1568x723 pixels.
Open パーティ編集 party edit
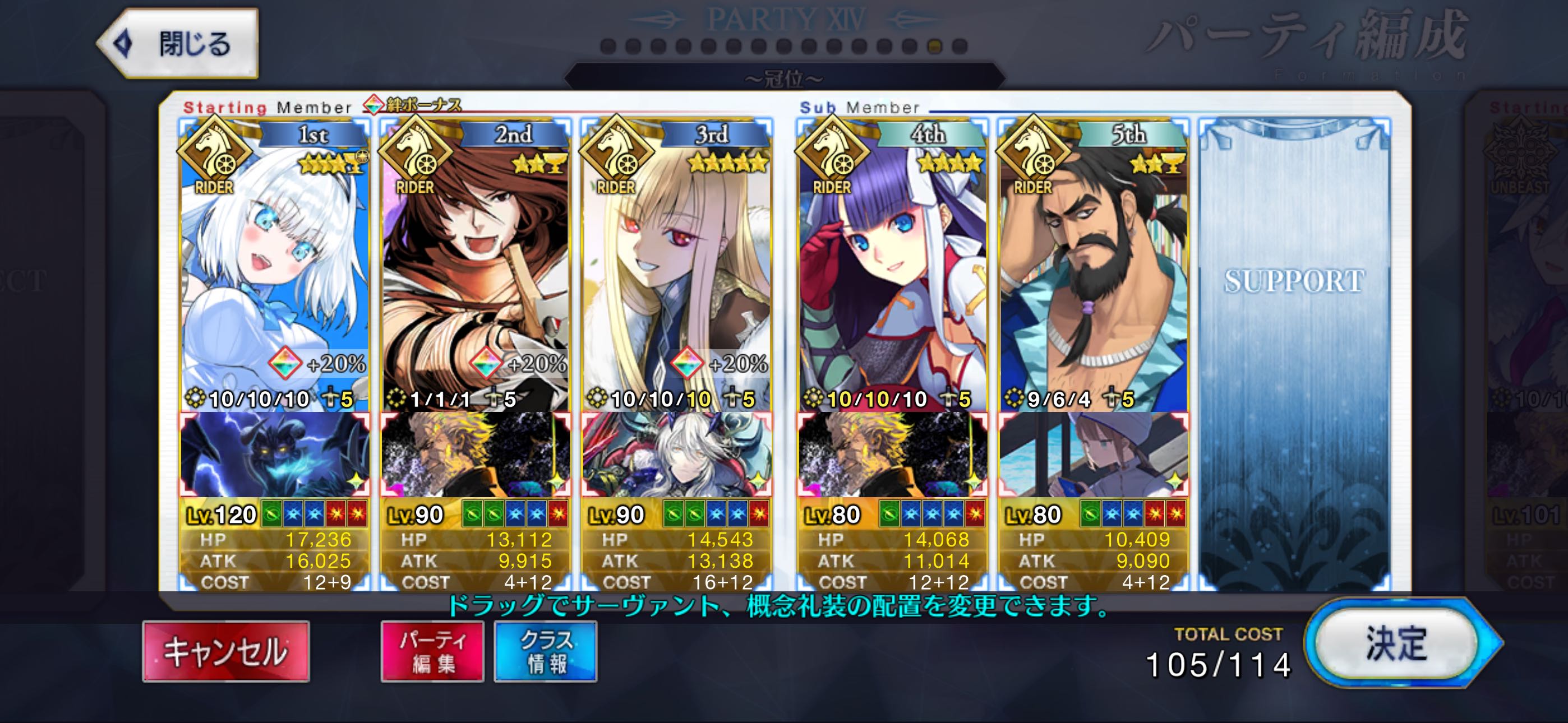pyautogui.click(x=432, y=651)
